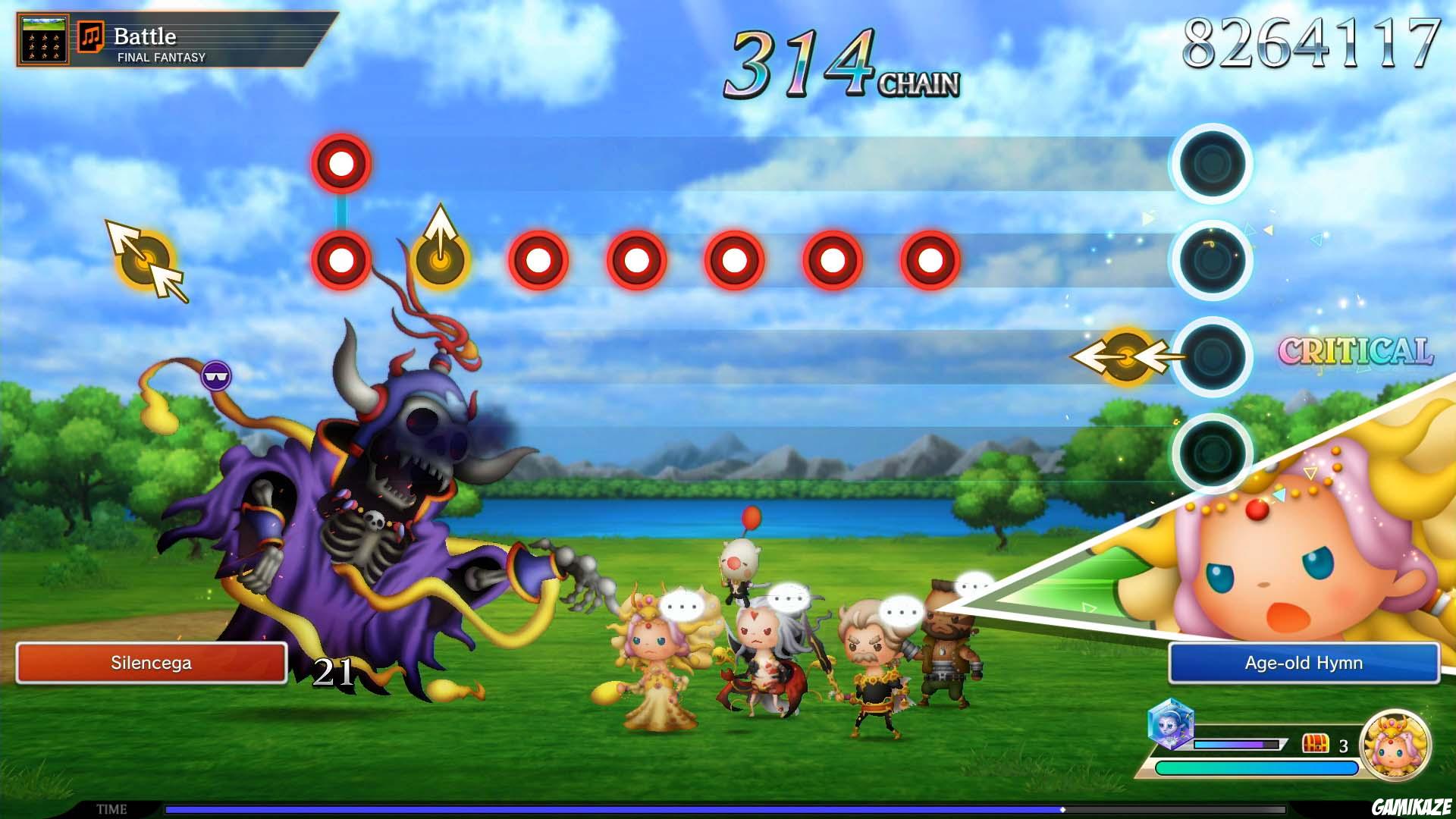Select the orange music note icon

(91, 35)
